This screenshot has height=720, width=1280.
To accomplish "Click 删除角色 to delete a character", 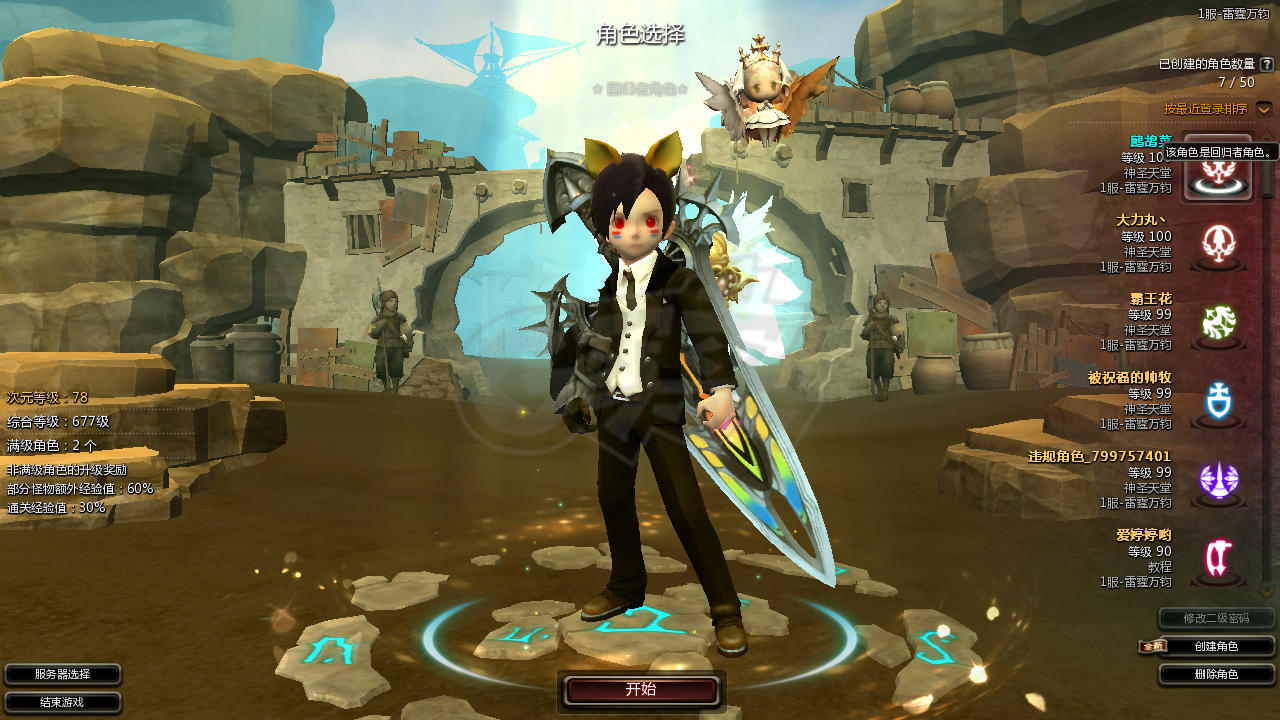I will [1216, 675].
